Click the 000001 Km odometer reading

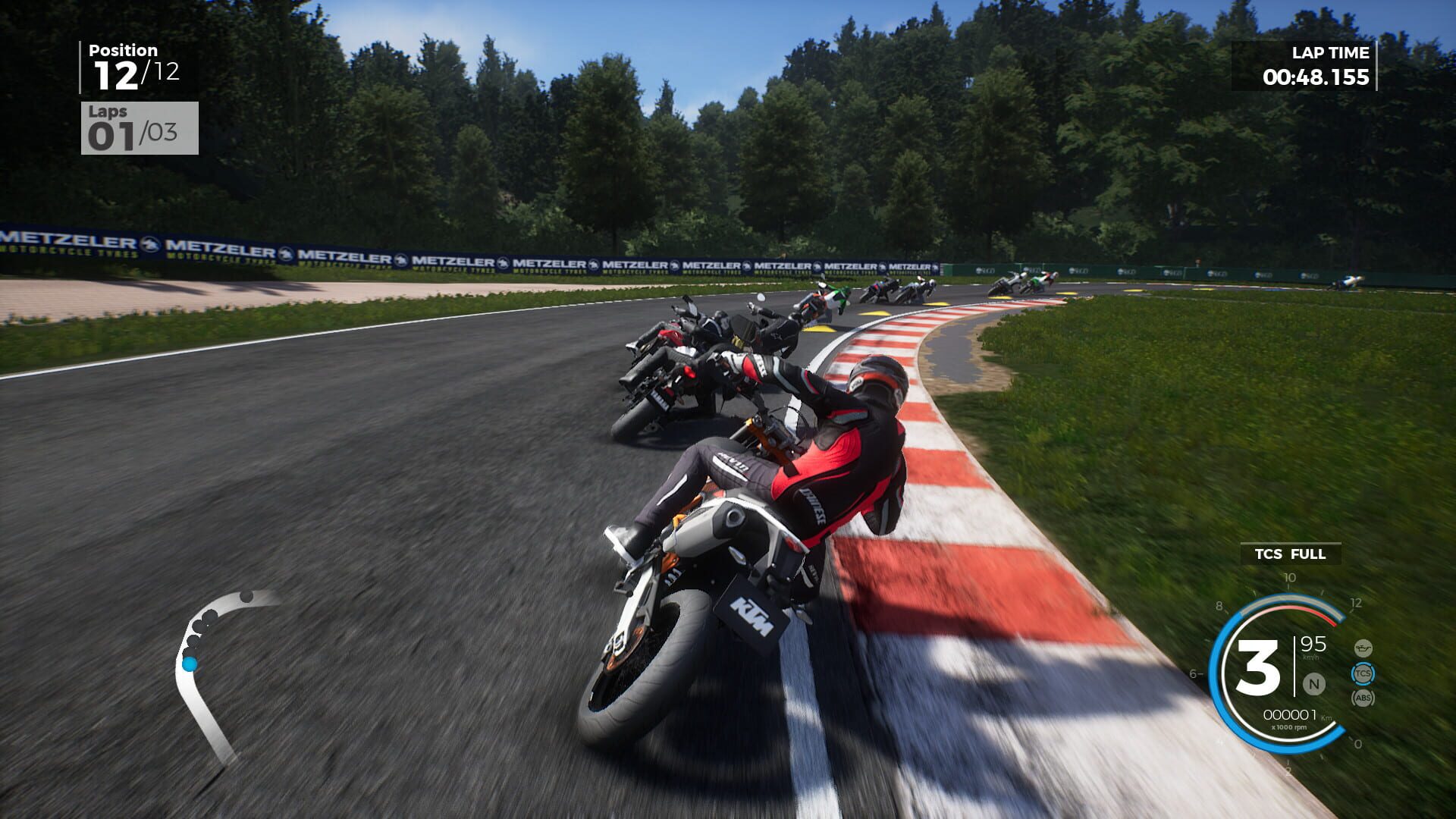coord(1290,714)
